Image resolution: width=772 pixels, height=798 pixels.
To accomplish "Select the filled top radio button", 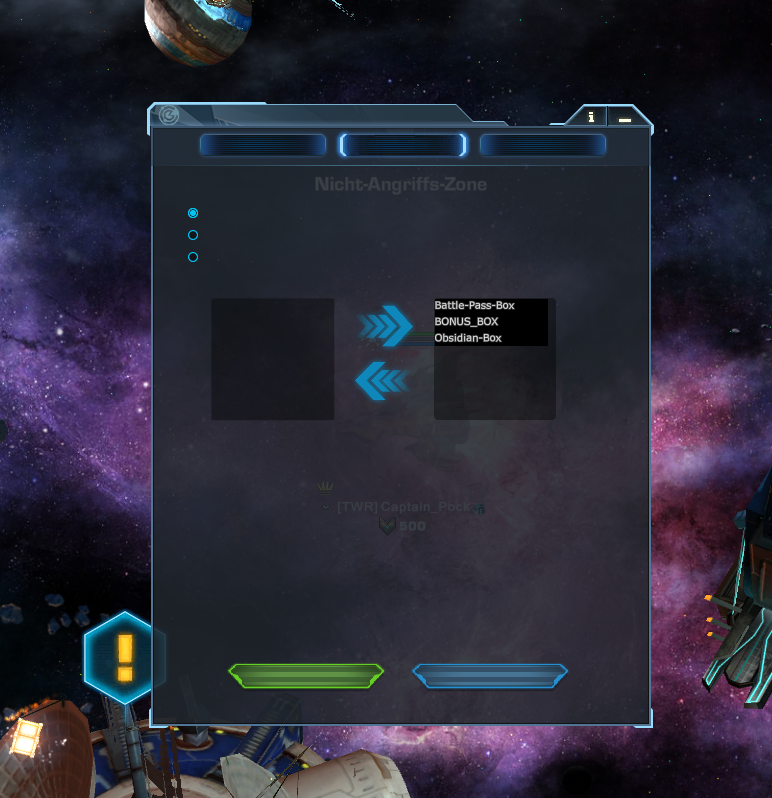I will click(x=193, y=213).
